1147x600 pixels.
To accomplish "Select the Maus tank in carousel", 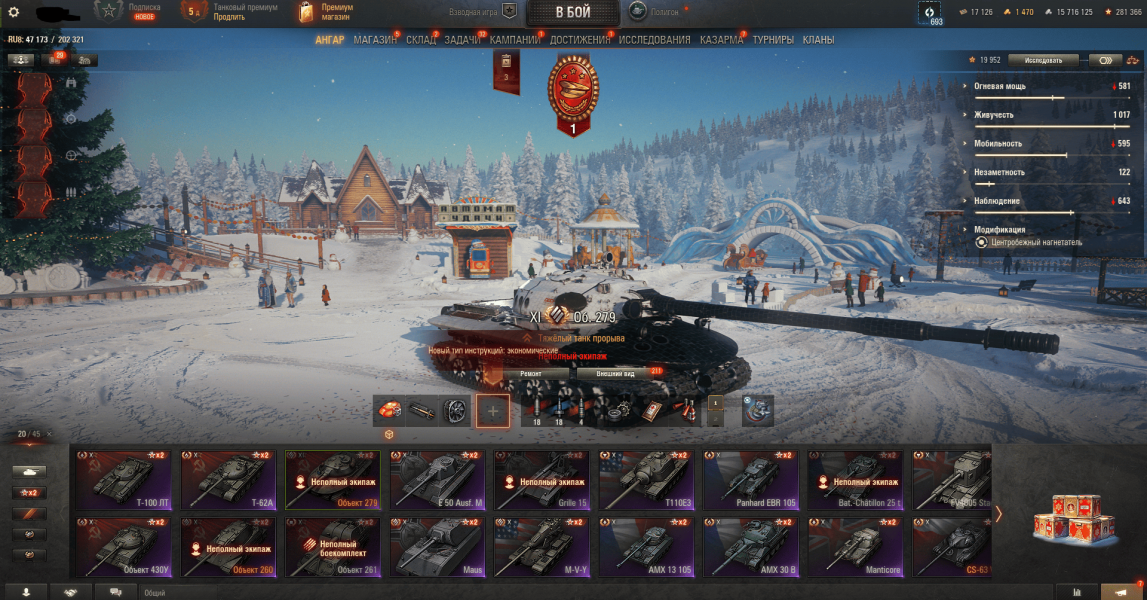I will (x=439, y=546).
